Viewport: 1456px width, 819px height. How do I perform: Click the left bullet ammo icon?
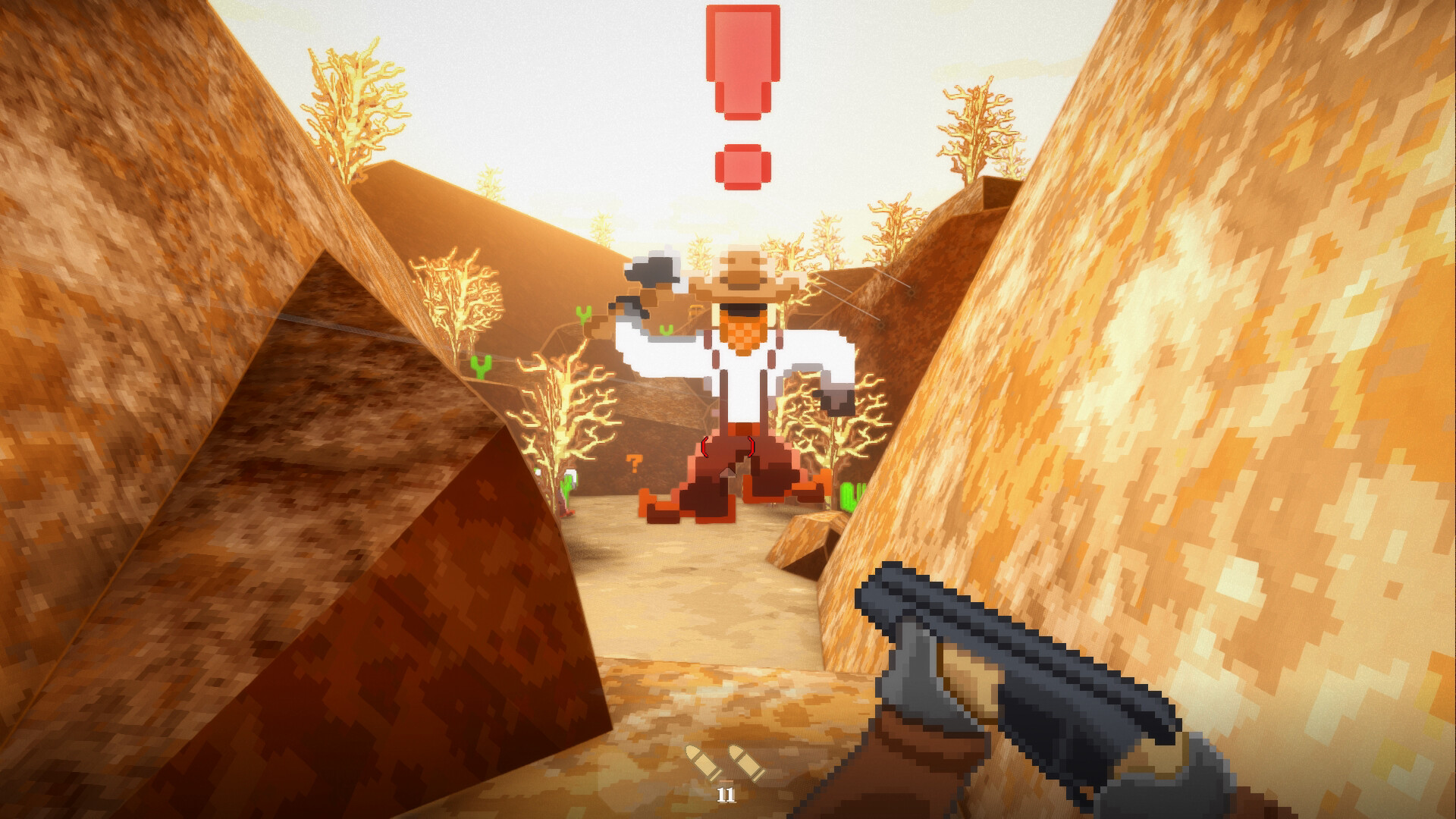tap(701, 762)
